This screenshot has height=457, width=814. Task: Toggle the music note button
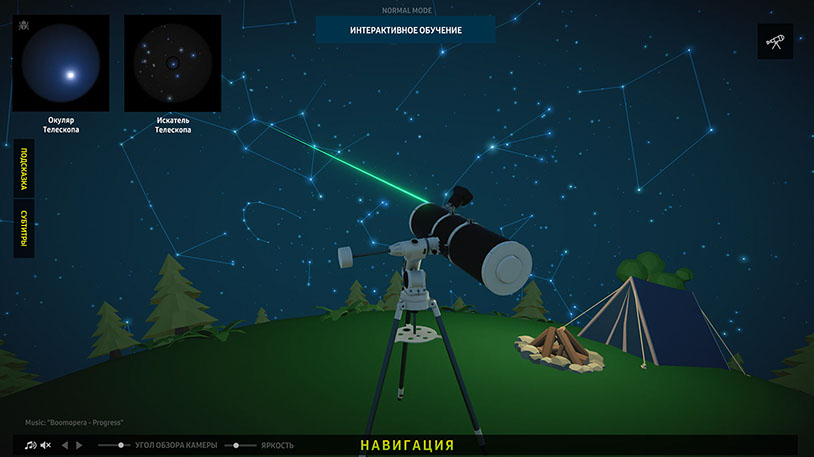click(31, 445)
